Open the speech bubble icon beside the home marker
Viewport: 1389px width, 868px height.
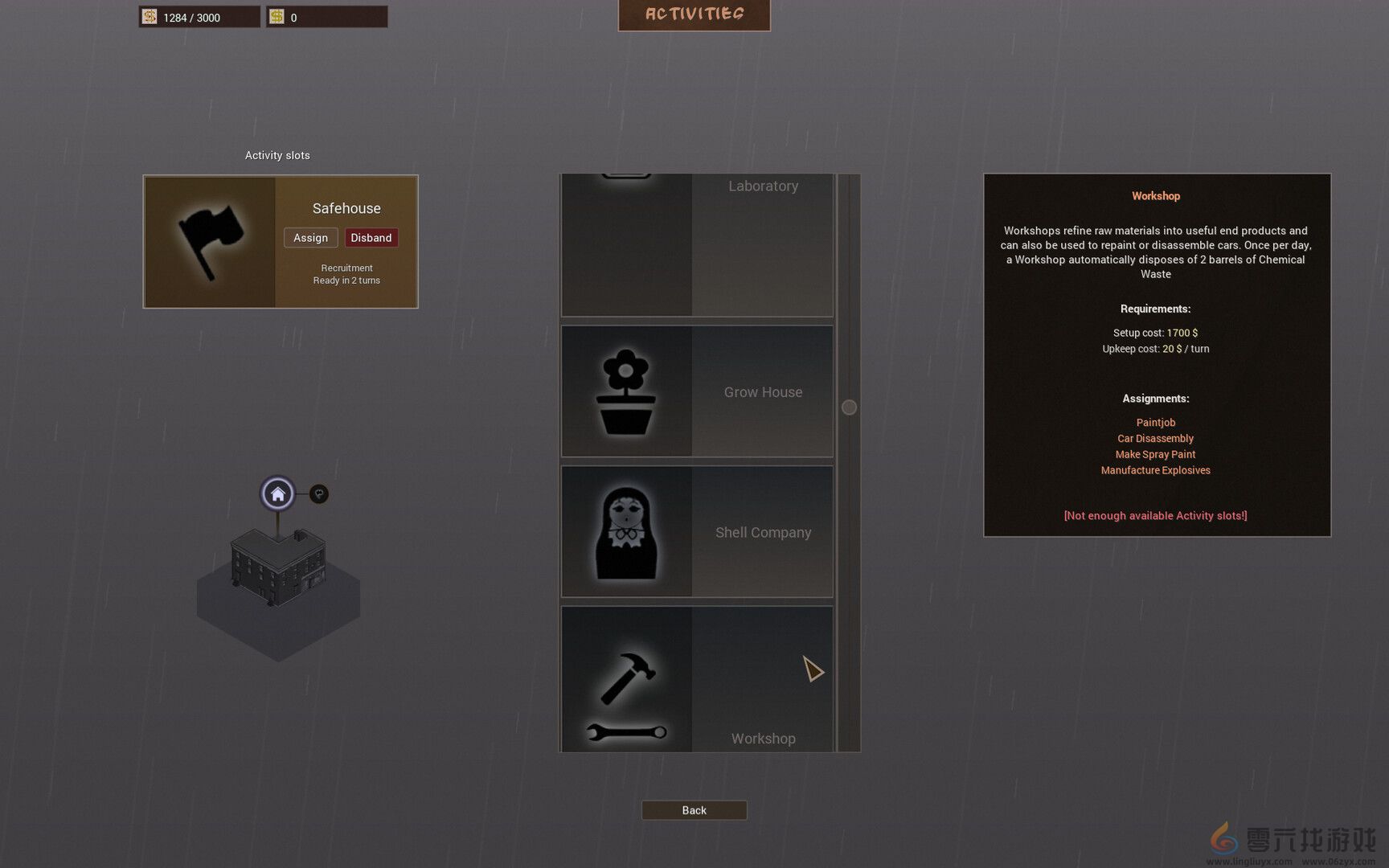point(319,493)
